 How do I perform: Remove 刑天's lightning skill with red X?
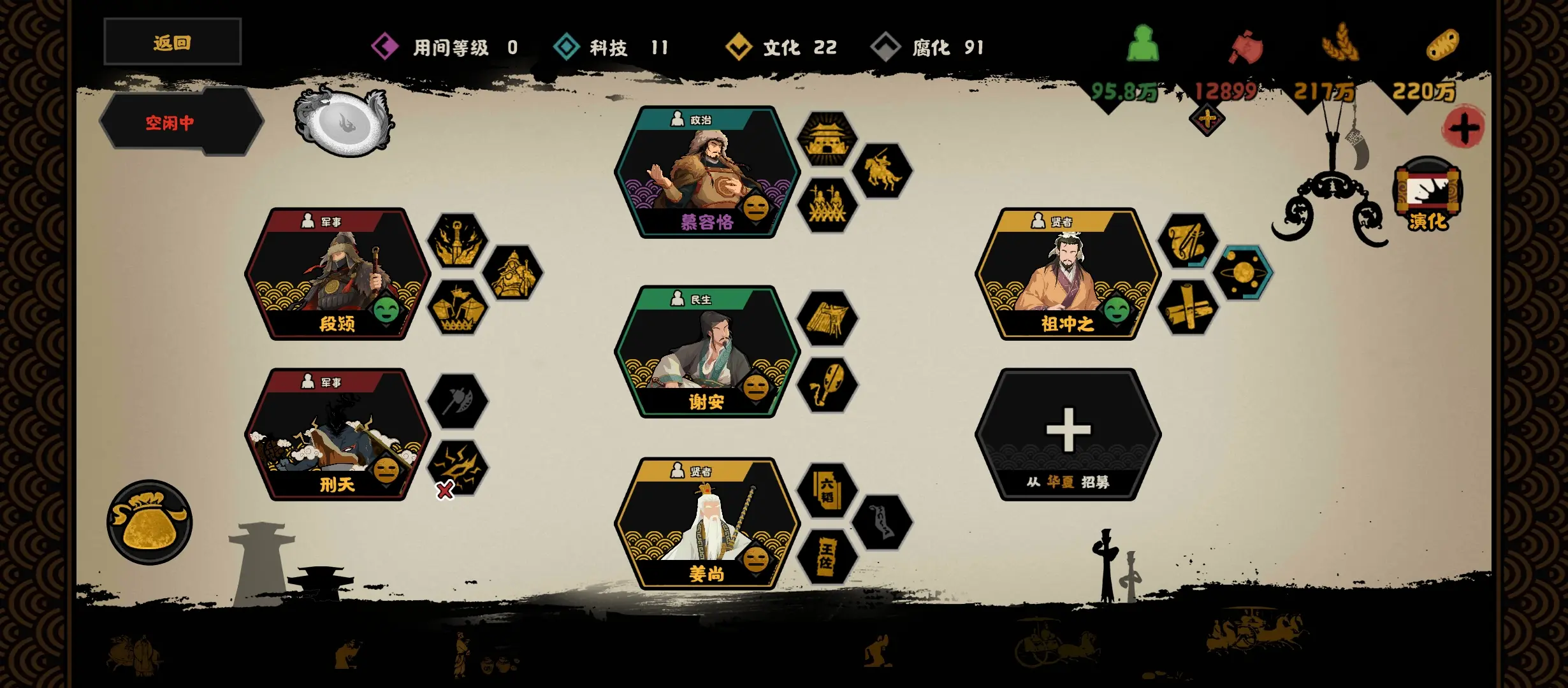pyautogui.click(x=445, y=490)
